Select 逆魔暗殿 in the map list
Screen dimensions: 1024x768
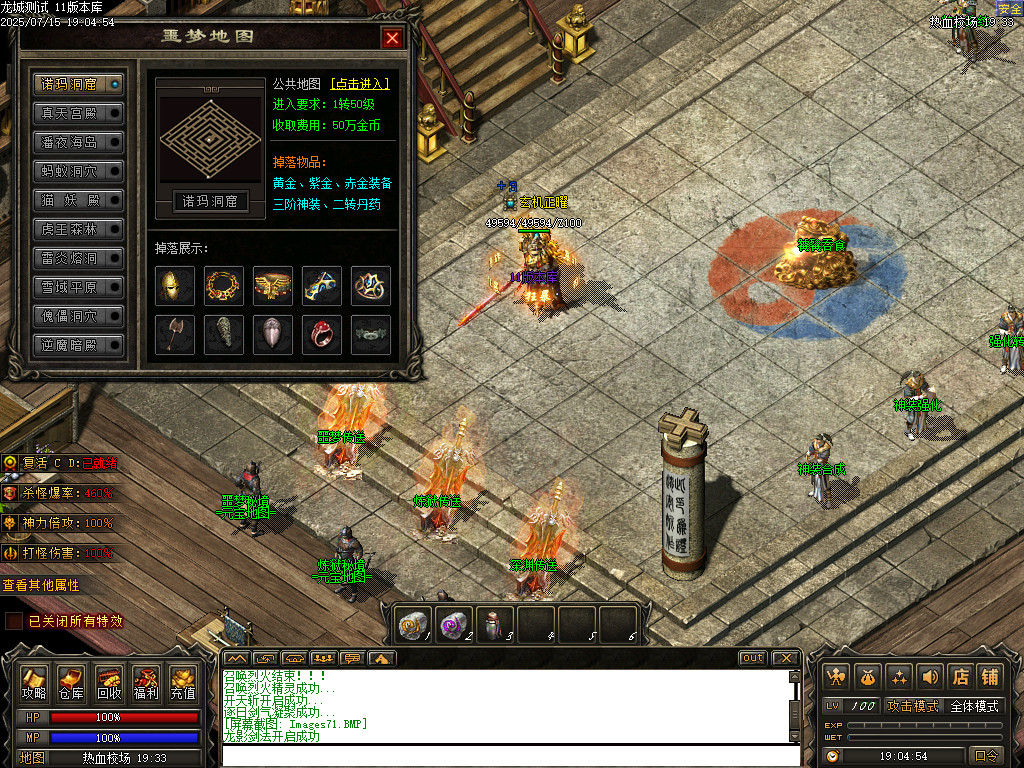point(78,345)
